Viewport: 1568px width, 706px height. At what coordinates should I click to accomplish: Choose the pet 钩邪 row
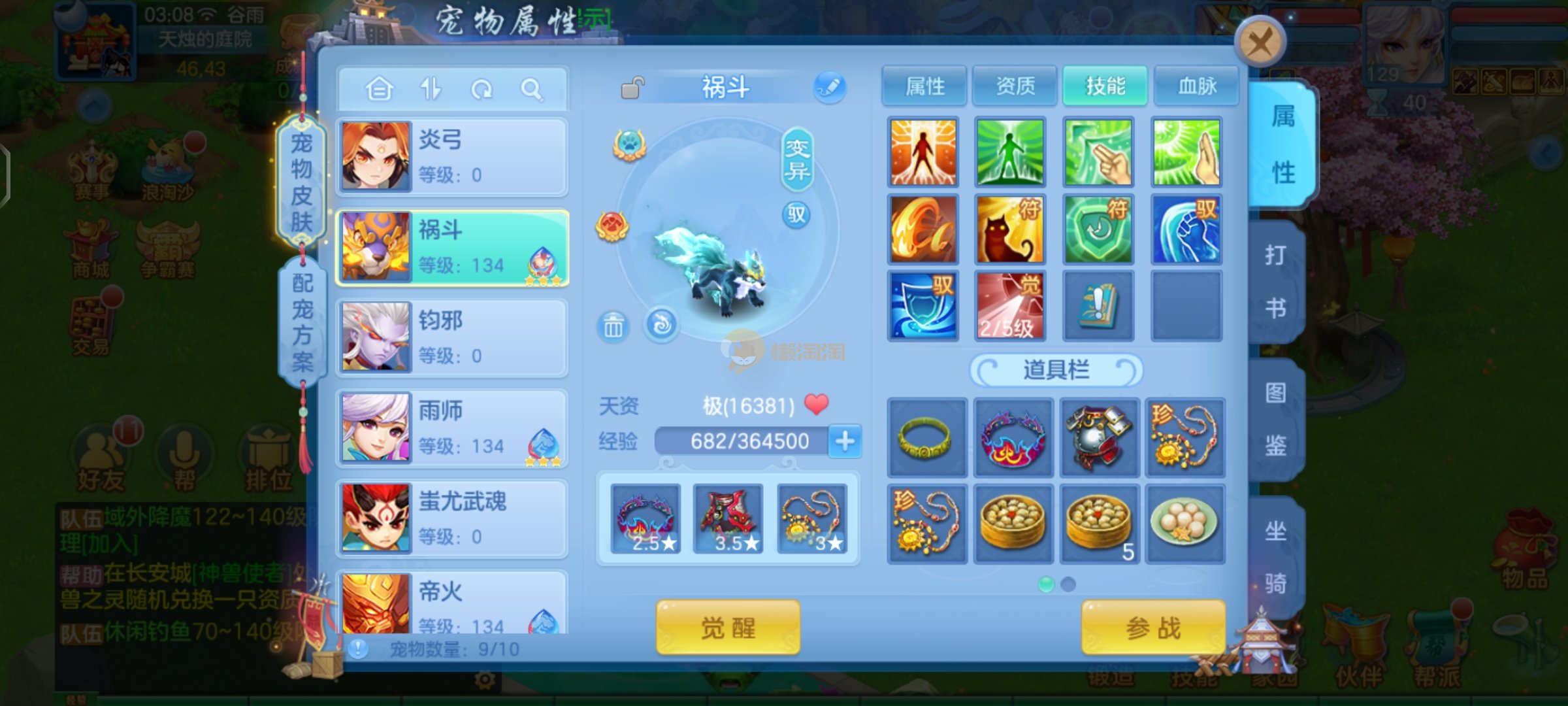tap(452, 338)
